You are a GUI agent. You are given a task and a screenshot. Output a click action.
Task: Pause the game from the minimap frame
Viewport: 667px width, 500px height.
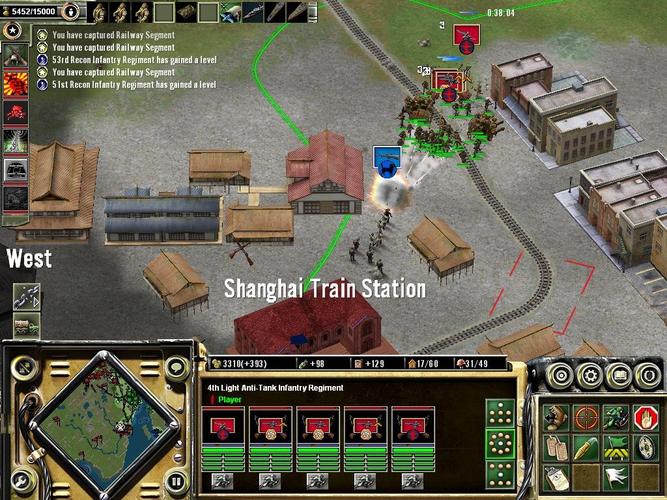(x=176, y=481)
